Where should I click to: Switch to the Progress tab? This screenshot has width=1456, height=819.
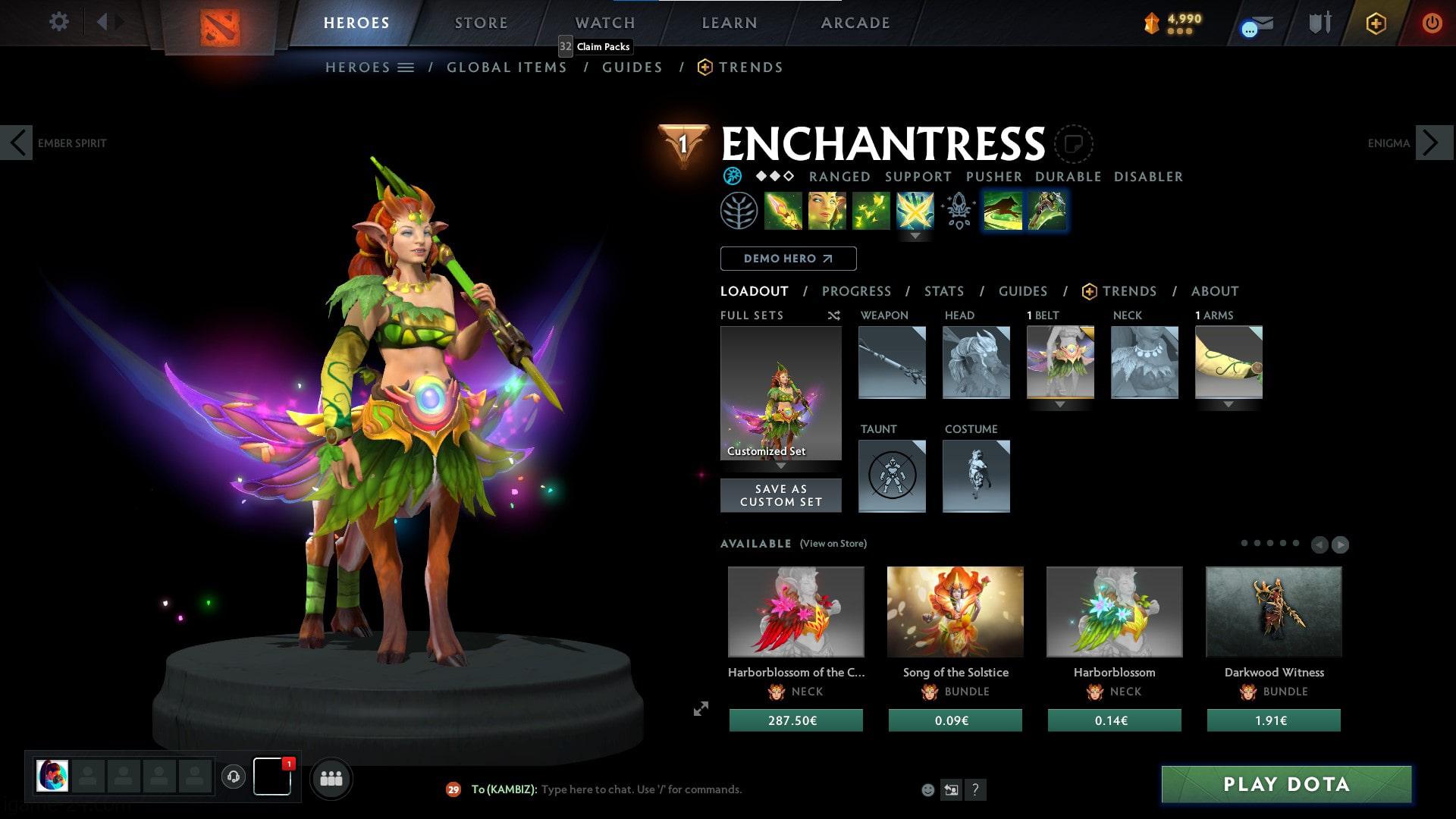click(x=856, y=291)
